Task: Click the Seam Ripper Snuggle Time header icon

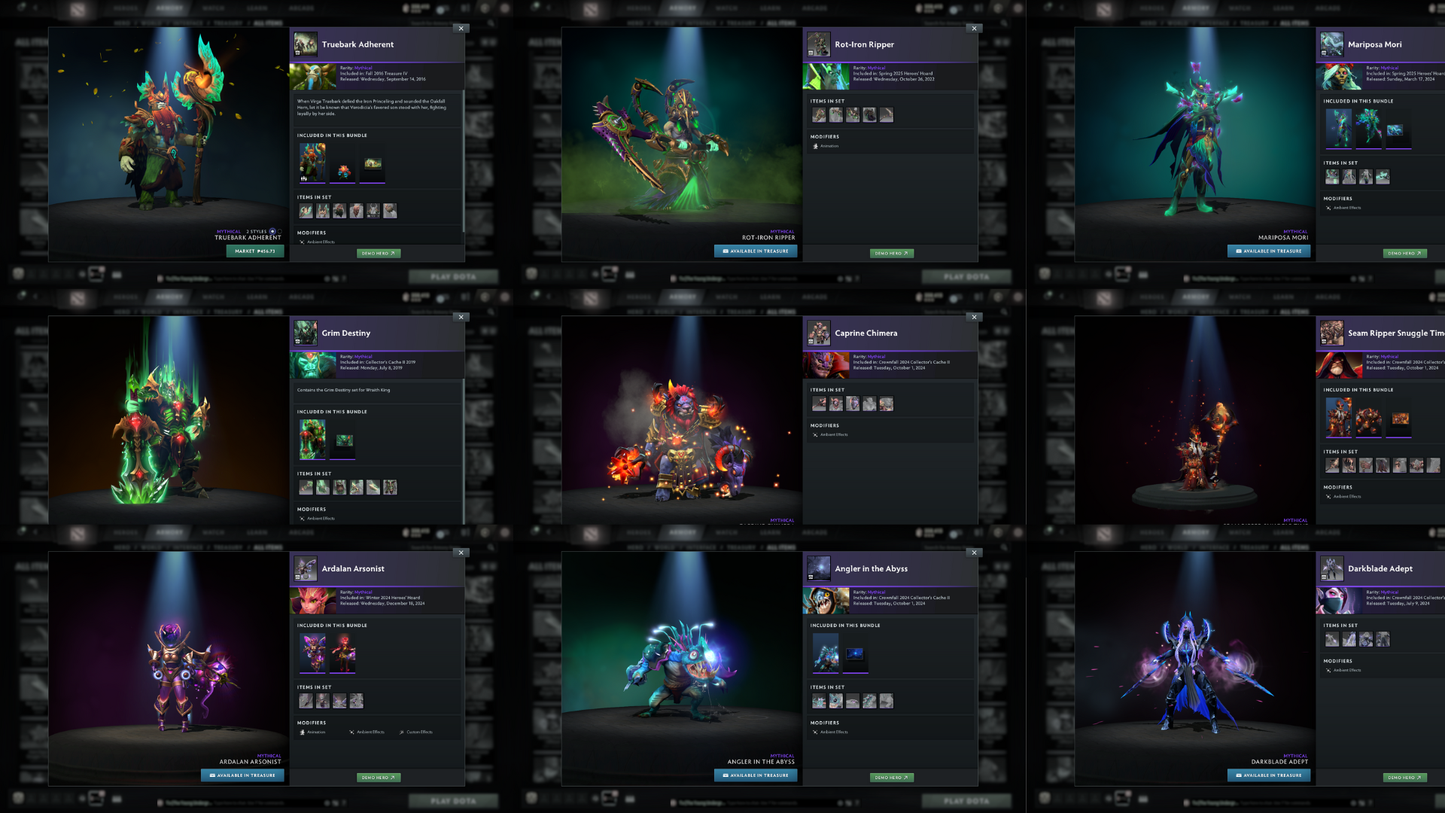Action: click(x=1331, y=333)
